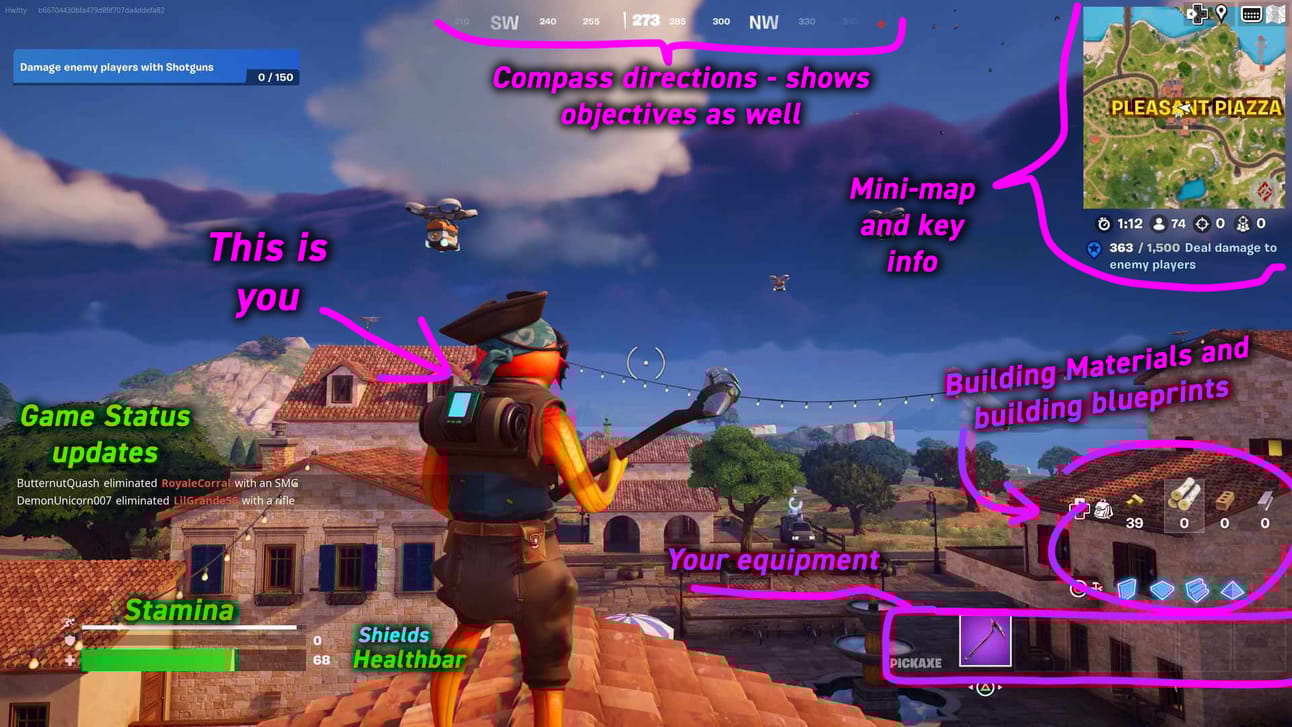Open the Pleasant Piazza minimap
The width and height of the screenshot is (1292, 727).
pos(1184,108)
